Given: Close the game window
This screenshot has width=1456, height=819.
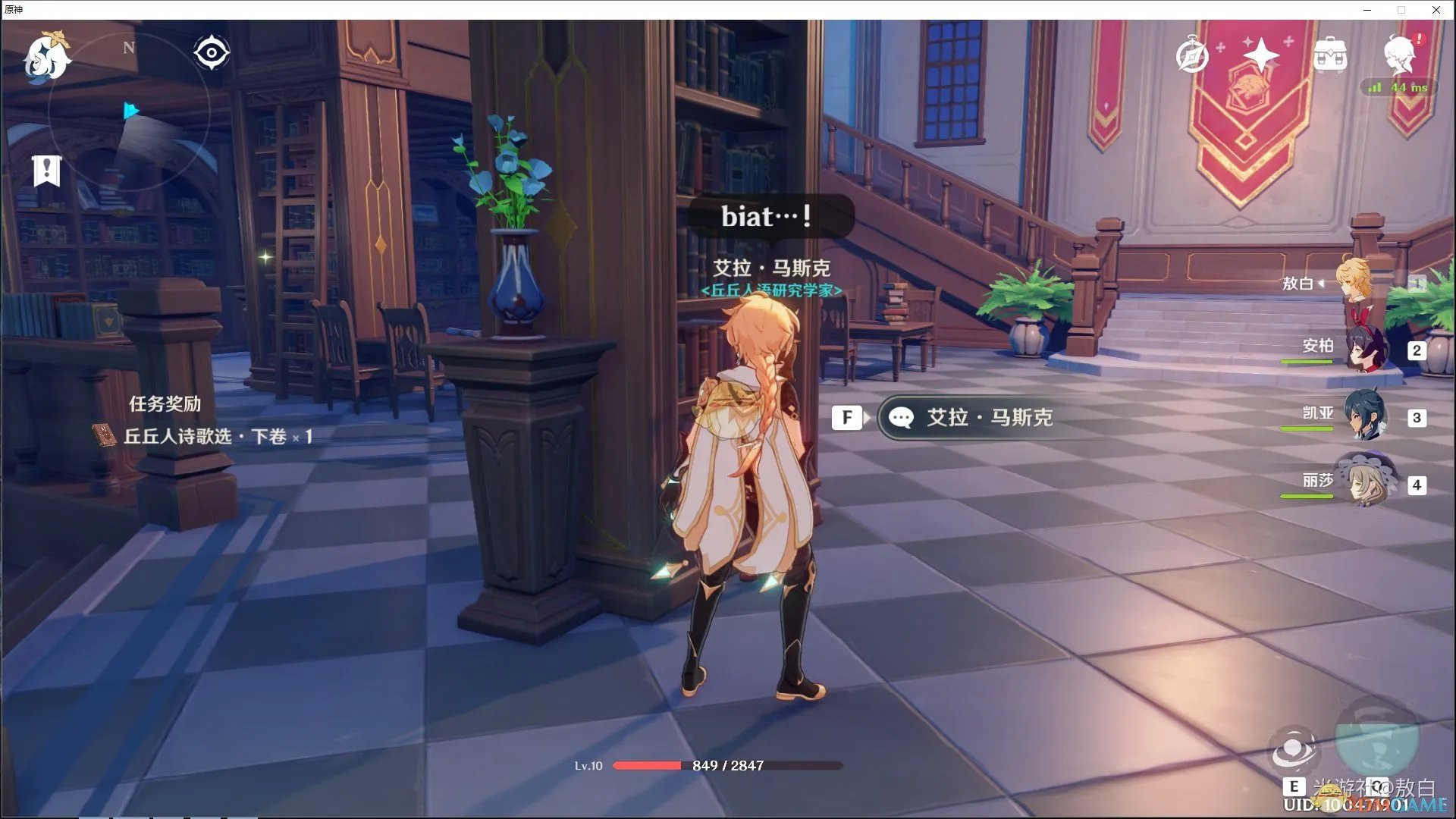Looking at the screenshot, I should (x=1436, y=10).
